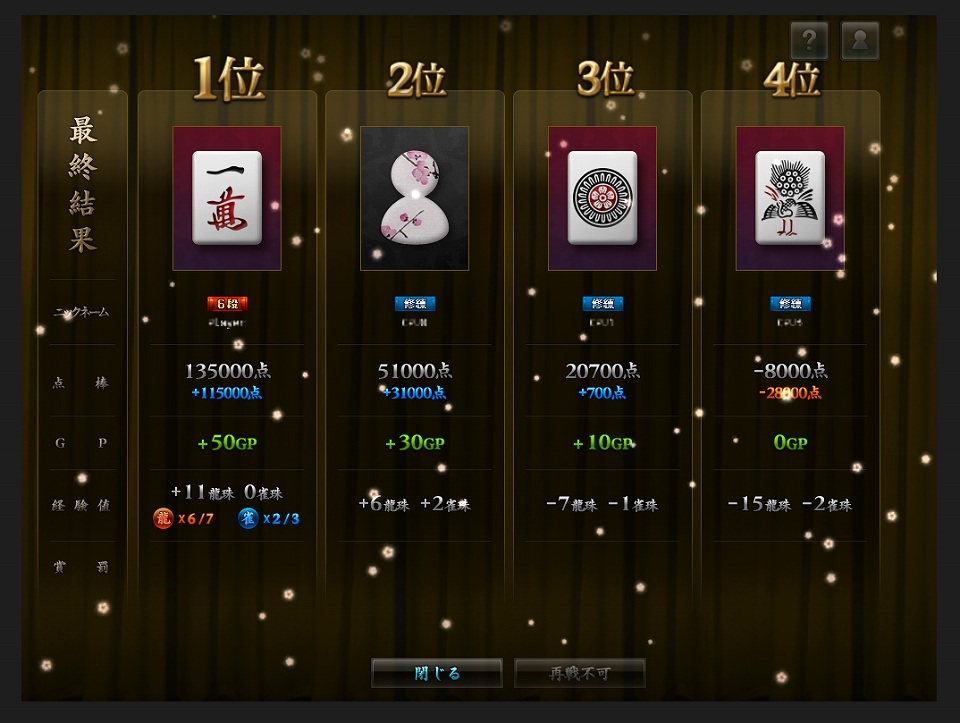Open the player profile silhouette icon
The height and width of the screenshot is (723, 960).
860,41
